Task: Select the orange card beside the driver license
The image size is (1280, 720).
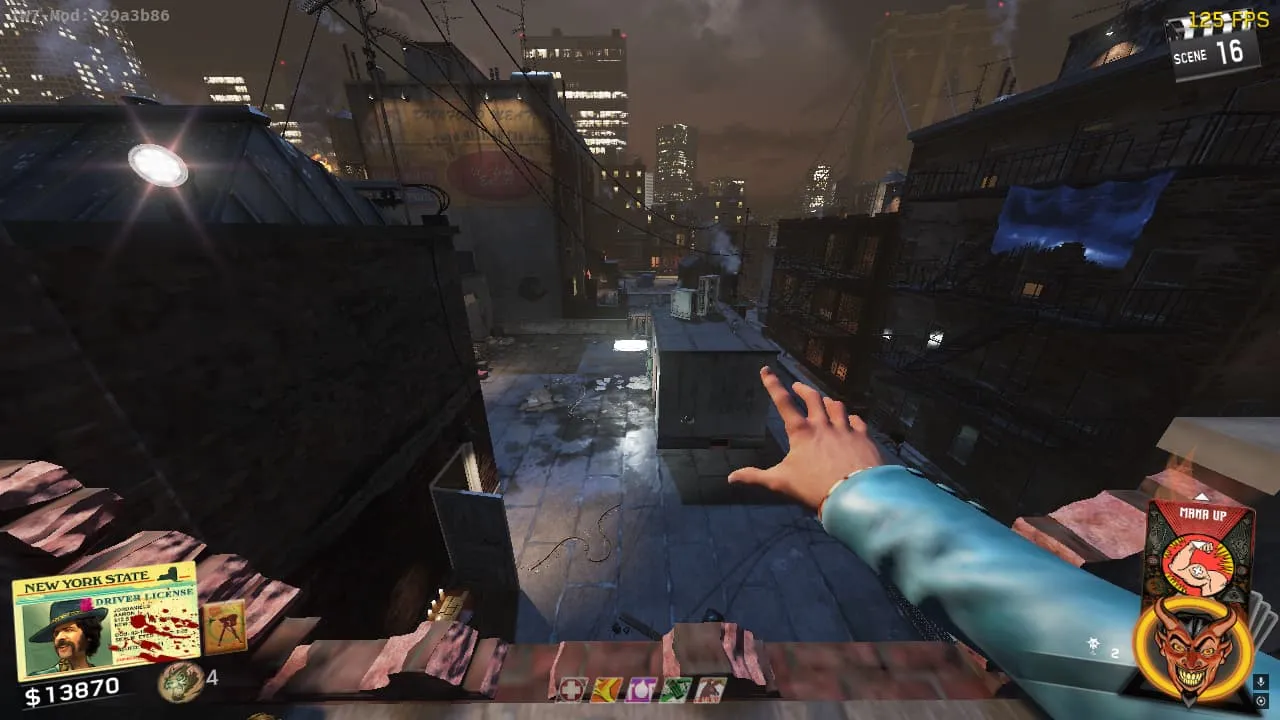Action: pos(223,626)
